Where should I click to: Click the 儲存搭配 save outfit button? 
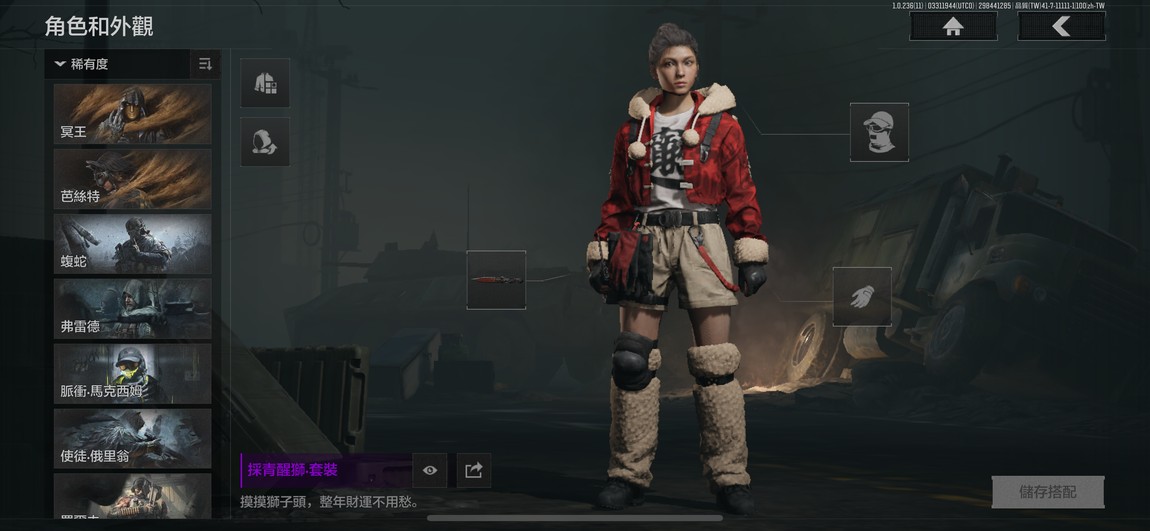tap(1048, 492)
